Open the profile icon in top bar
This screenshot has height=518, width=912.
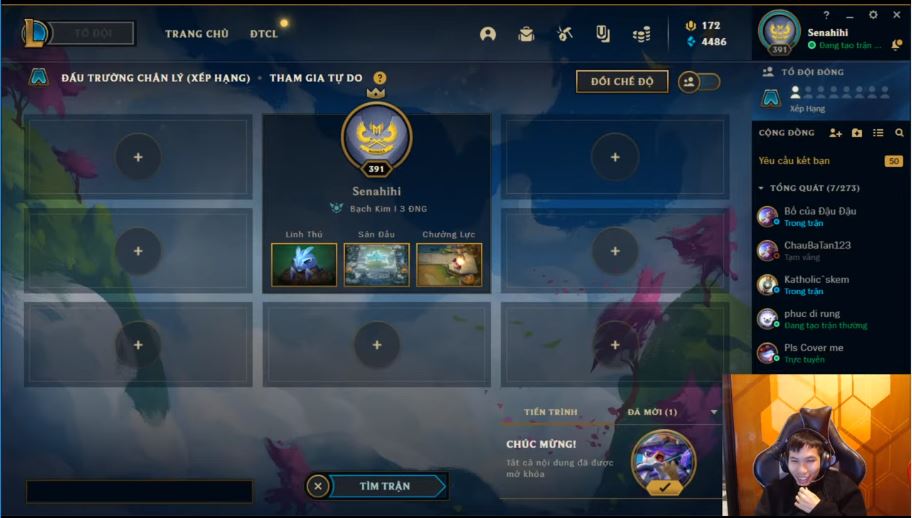pos(488,34)
